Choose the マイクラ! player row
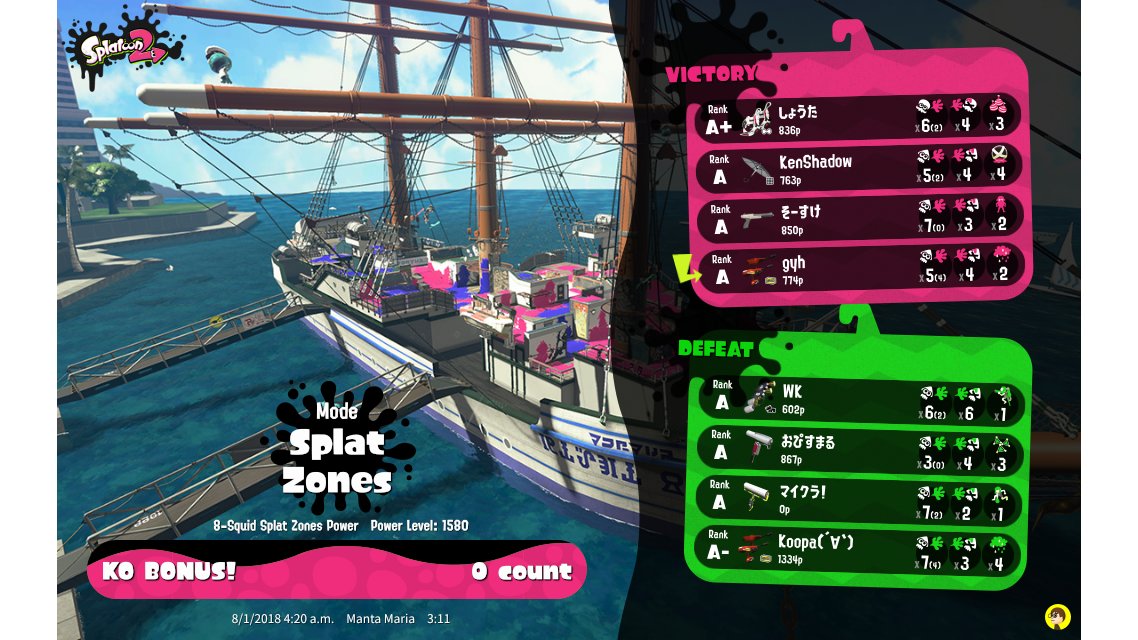The width and height of the screenshot is (1138, 640). (860, 499)
